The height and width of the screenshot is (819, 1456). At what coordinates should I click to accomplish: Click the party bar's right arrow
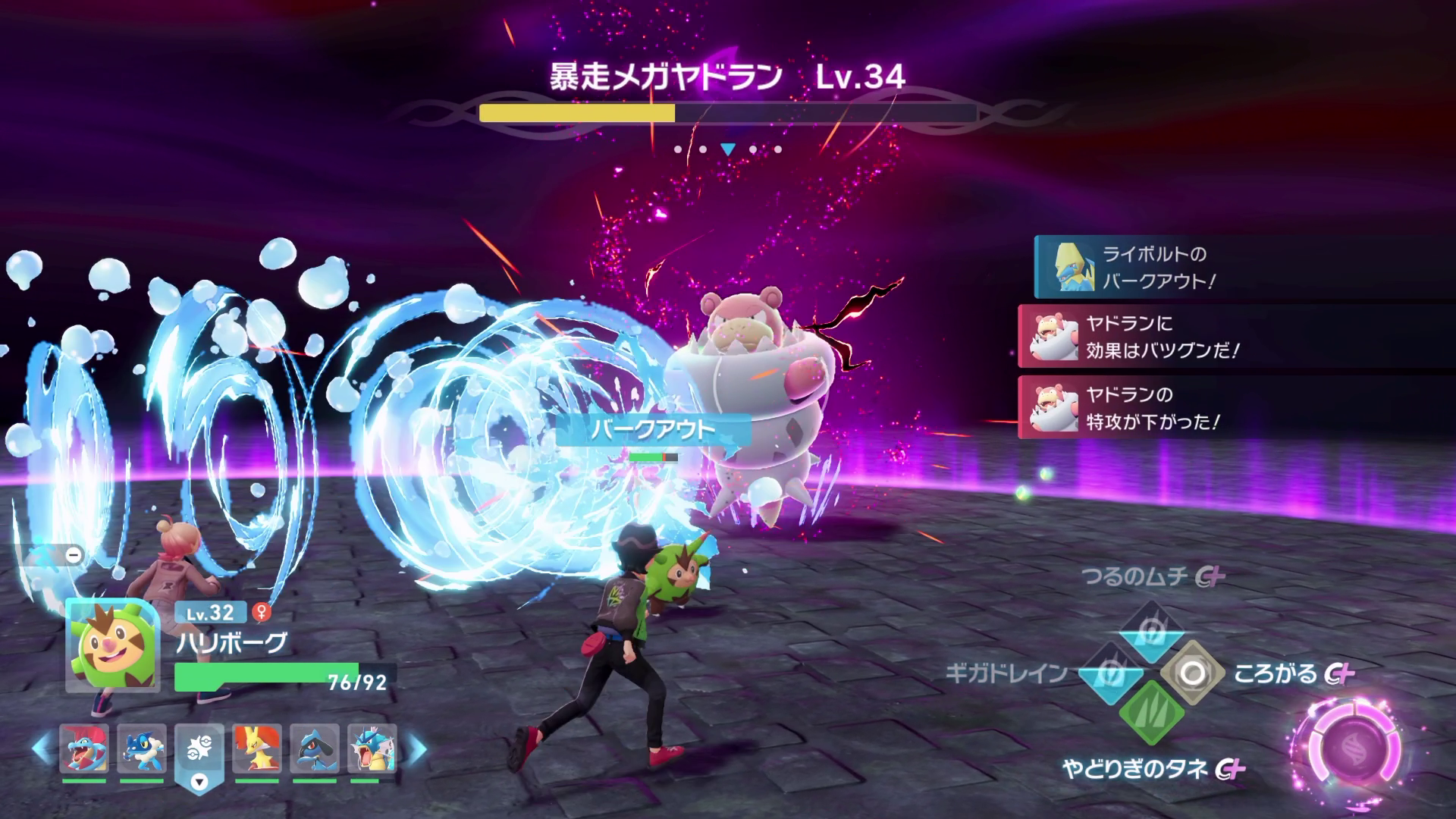click(416, 748)
